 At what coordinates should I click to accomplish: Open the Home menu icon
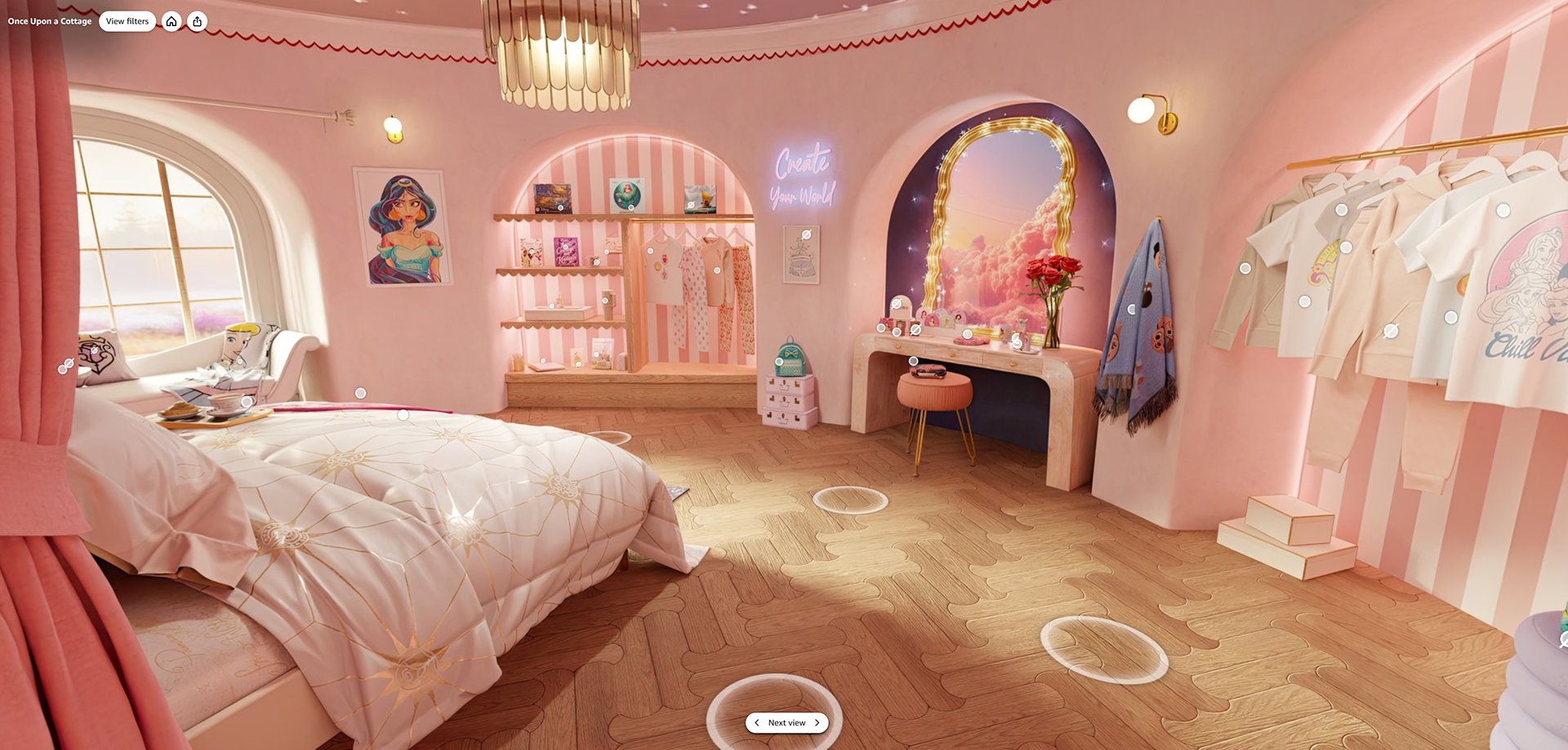(171, 21)
